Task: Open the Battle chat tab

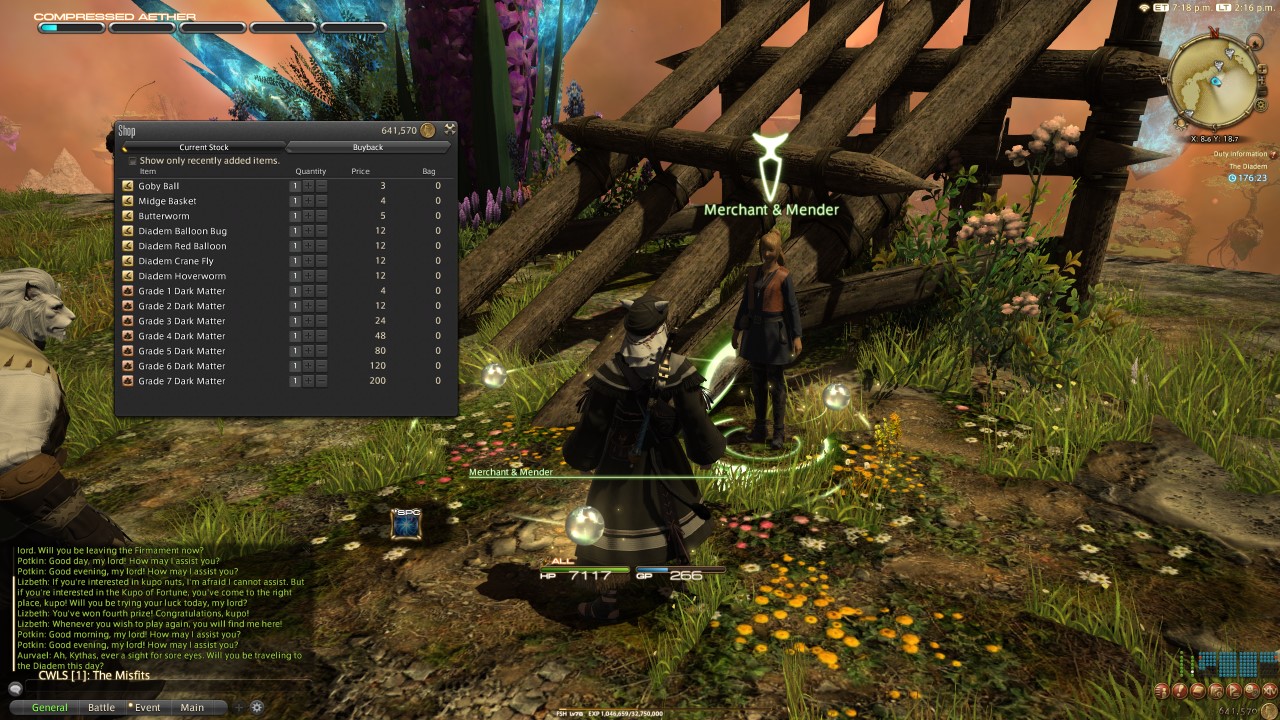Action: coord(101,707)
